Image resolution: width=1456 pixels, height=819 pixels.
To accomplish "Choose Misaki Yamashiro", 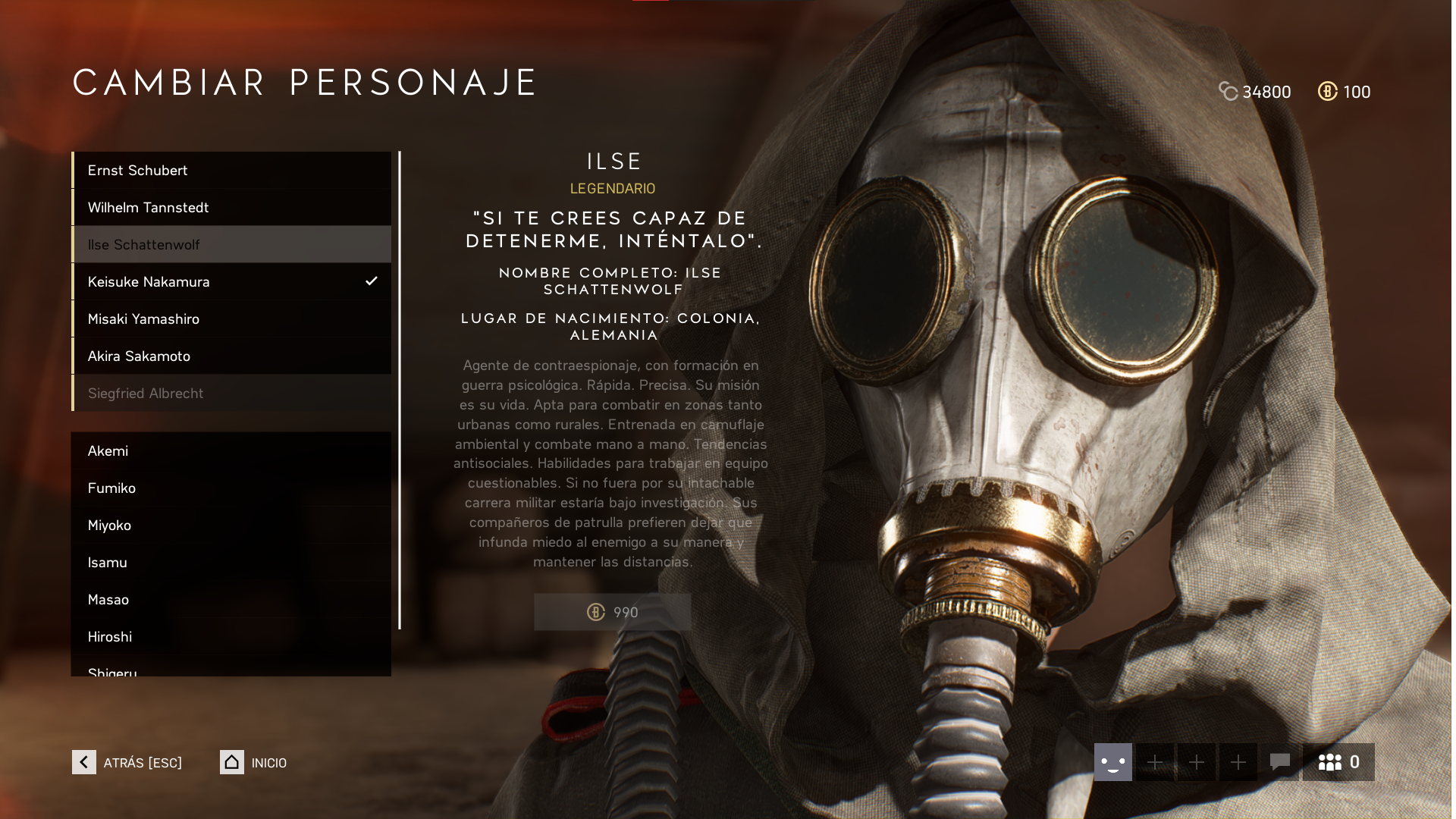I will (x=231, y=319).
